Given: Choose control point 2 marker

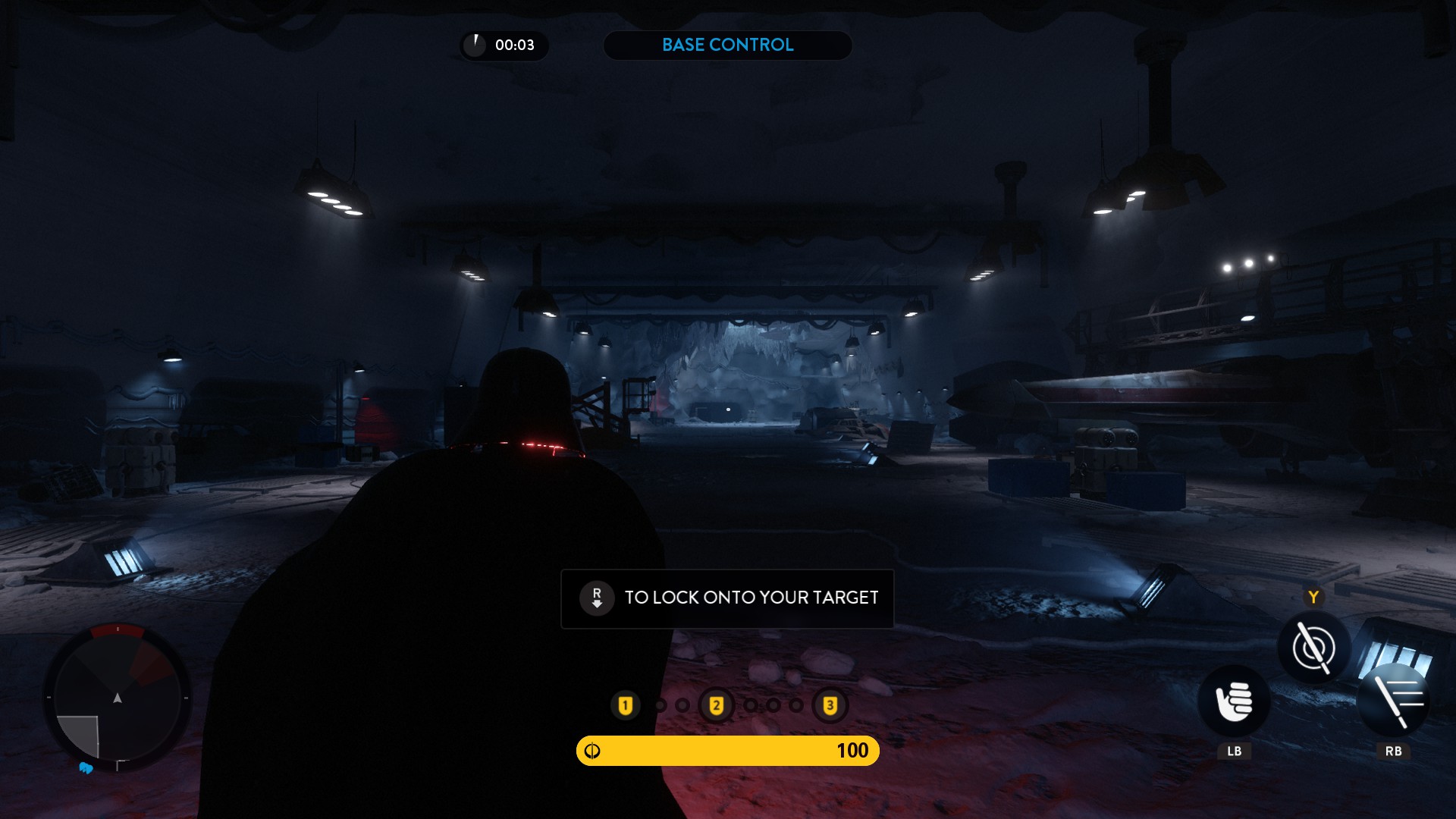Looking at the screenshot, I should [716, 706].
